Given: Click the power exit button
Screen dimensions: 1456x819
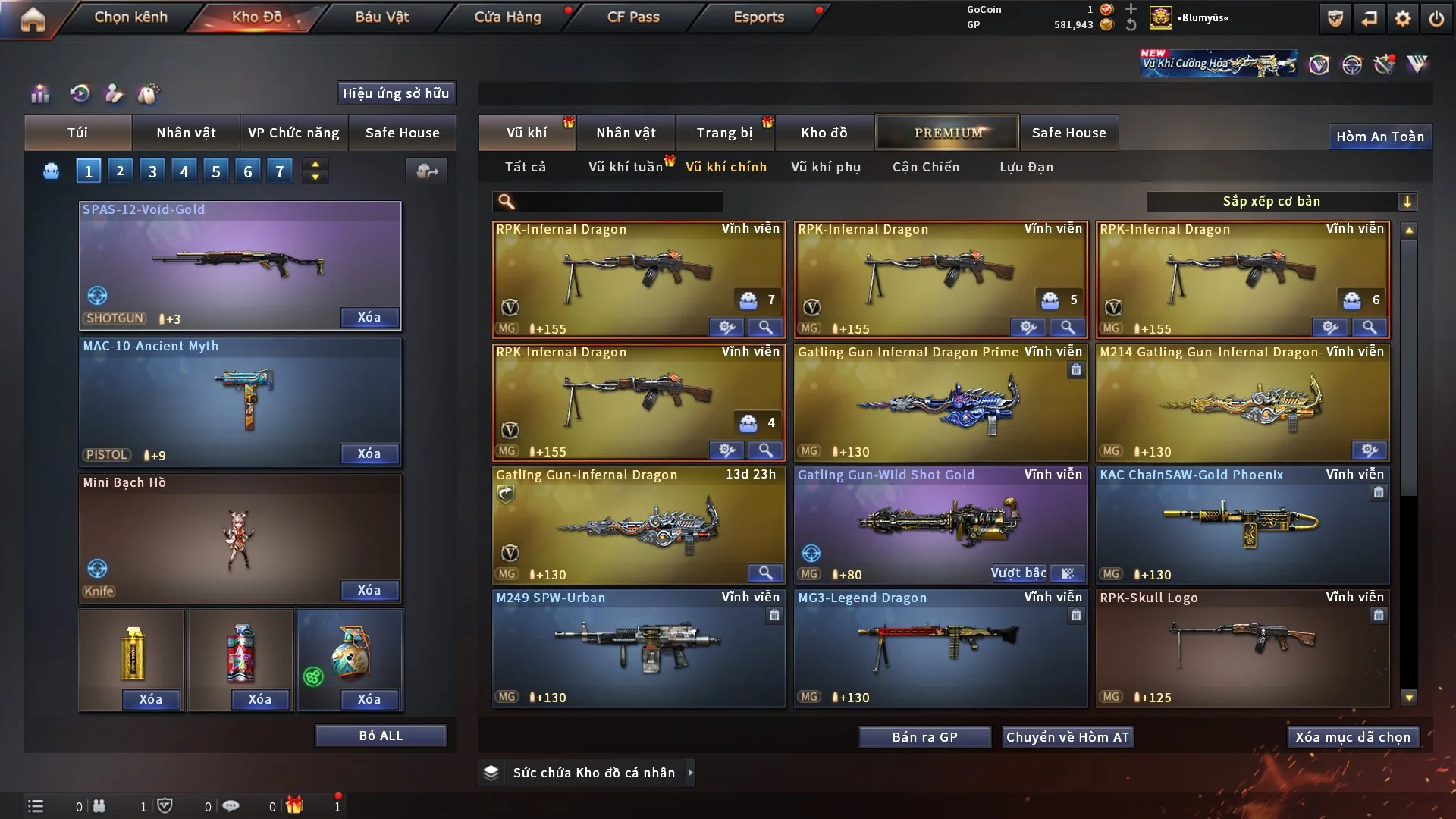Looking at the screenshot, I should coord(1436,18).
